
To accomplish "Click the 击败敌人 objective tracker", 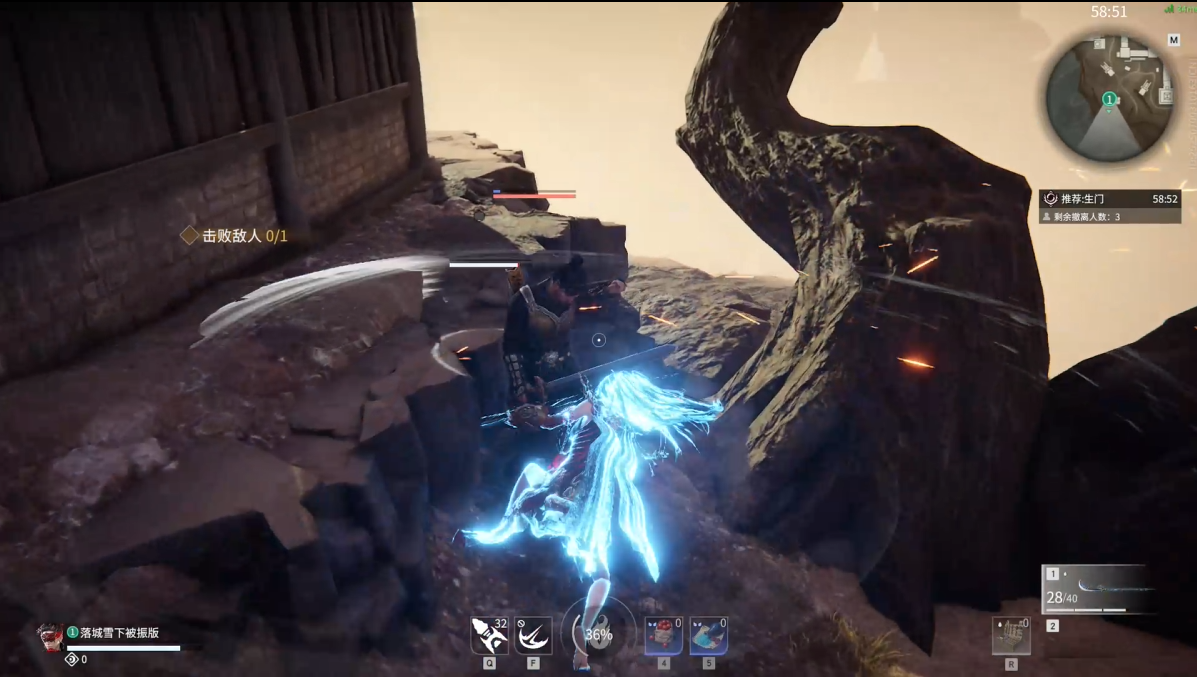I will (235, 236).
